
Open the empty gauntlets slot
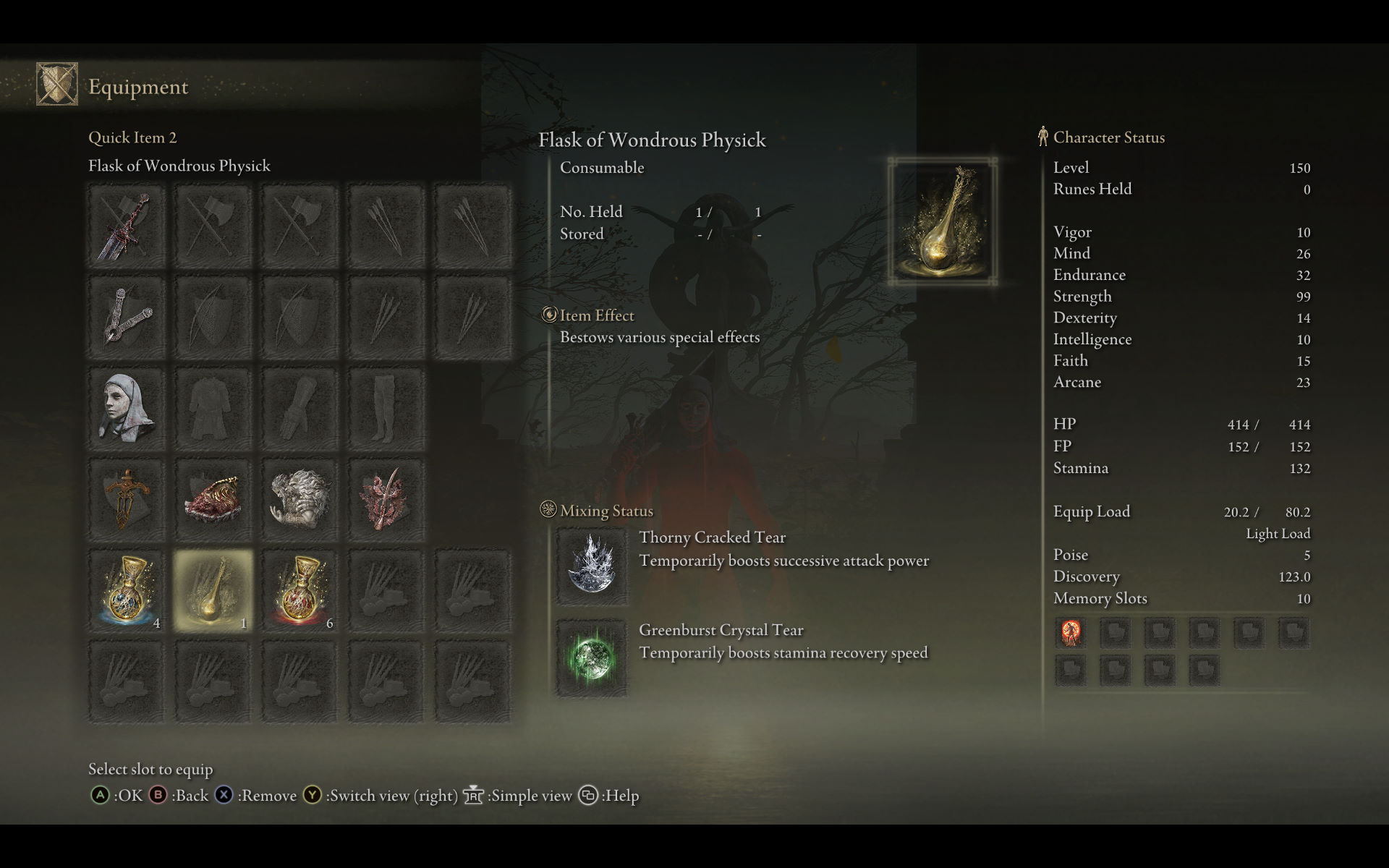coord(300,409)
